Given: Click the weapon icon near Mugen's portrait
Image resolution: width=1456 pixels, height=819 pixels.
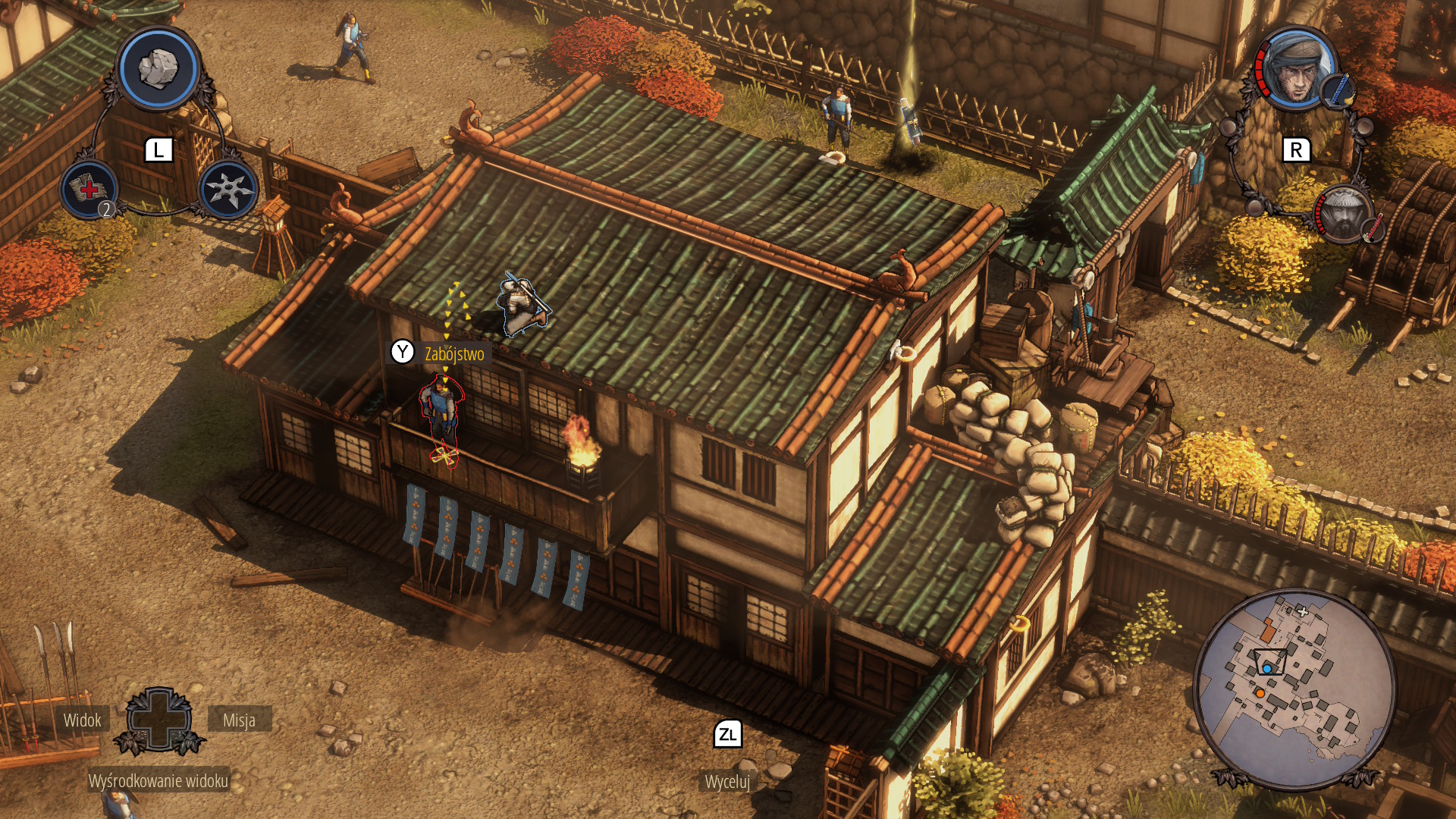Looking at the screenshot, I should point(1373,228).
